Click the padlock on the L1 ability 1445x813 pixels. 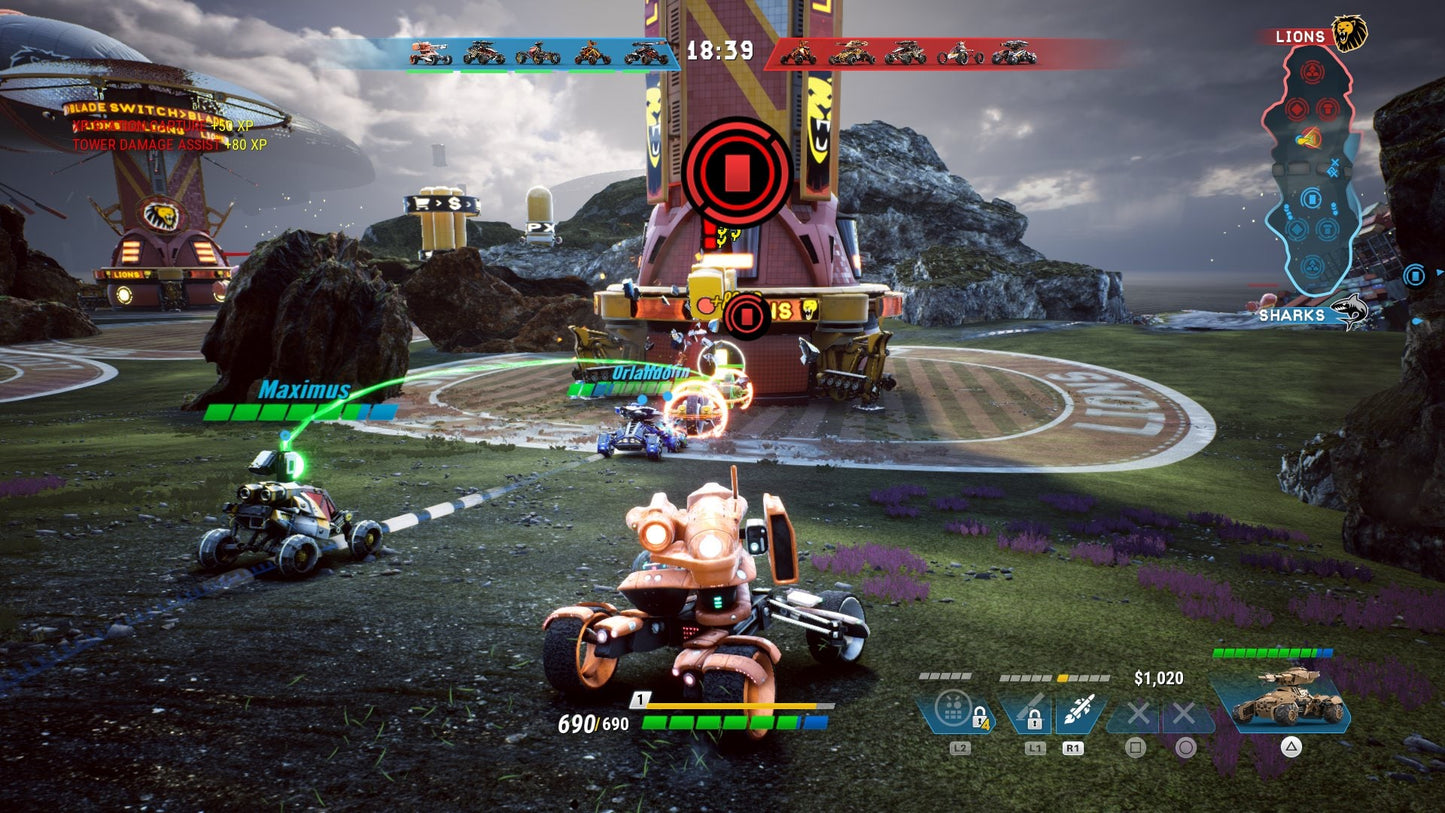pos(1035,718)
